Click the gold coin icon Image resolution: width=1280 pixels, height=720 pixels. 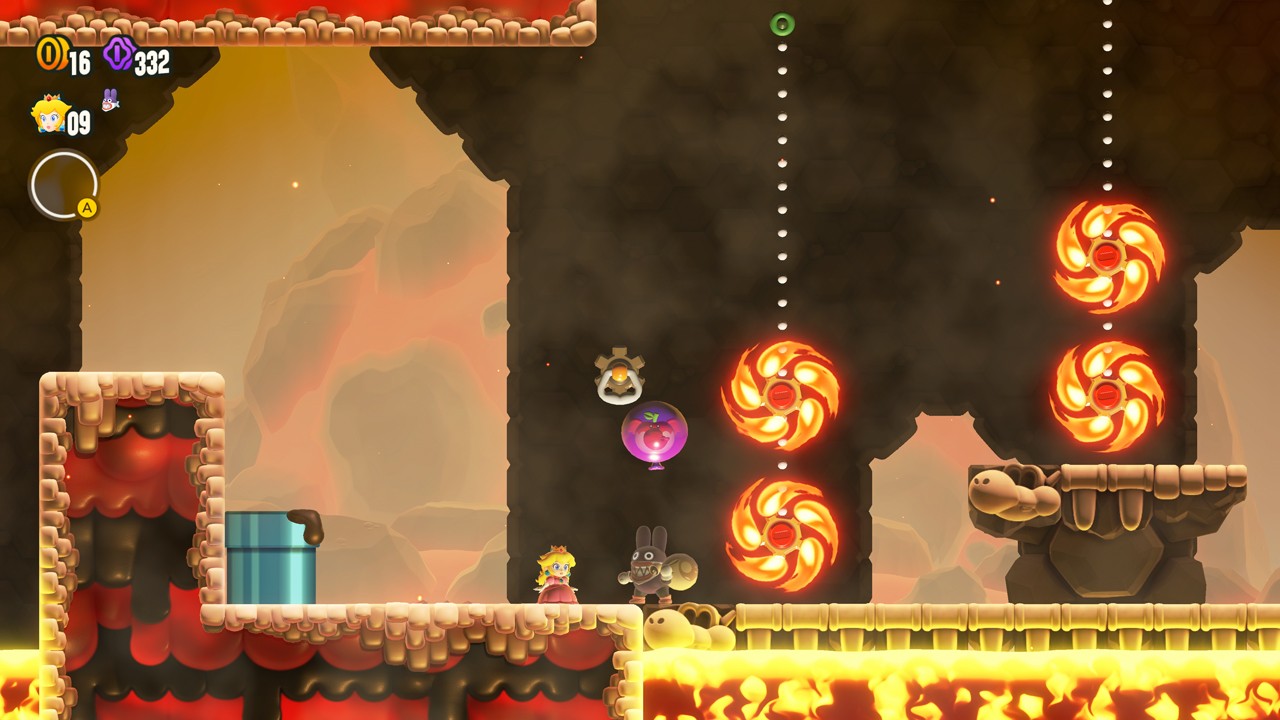tap(50, 54)
